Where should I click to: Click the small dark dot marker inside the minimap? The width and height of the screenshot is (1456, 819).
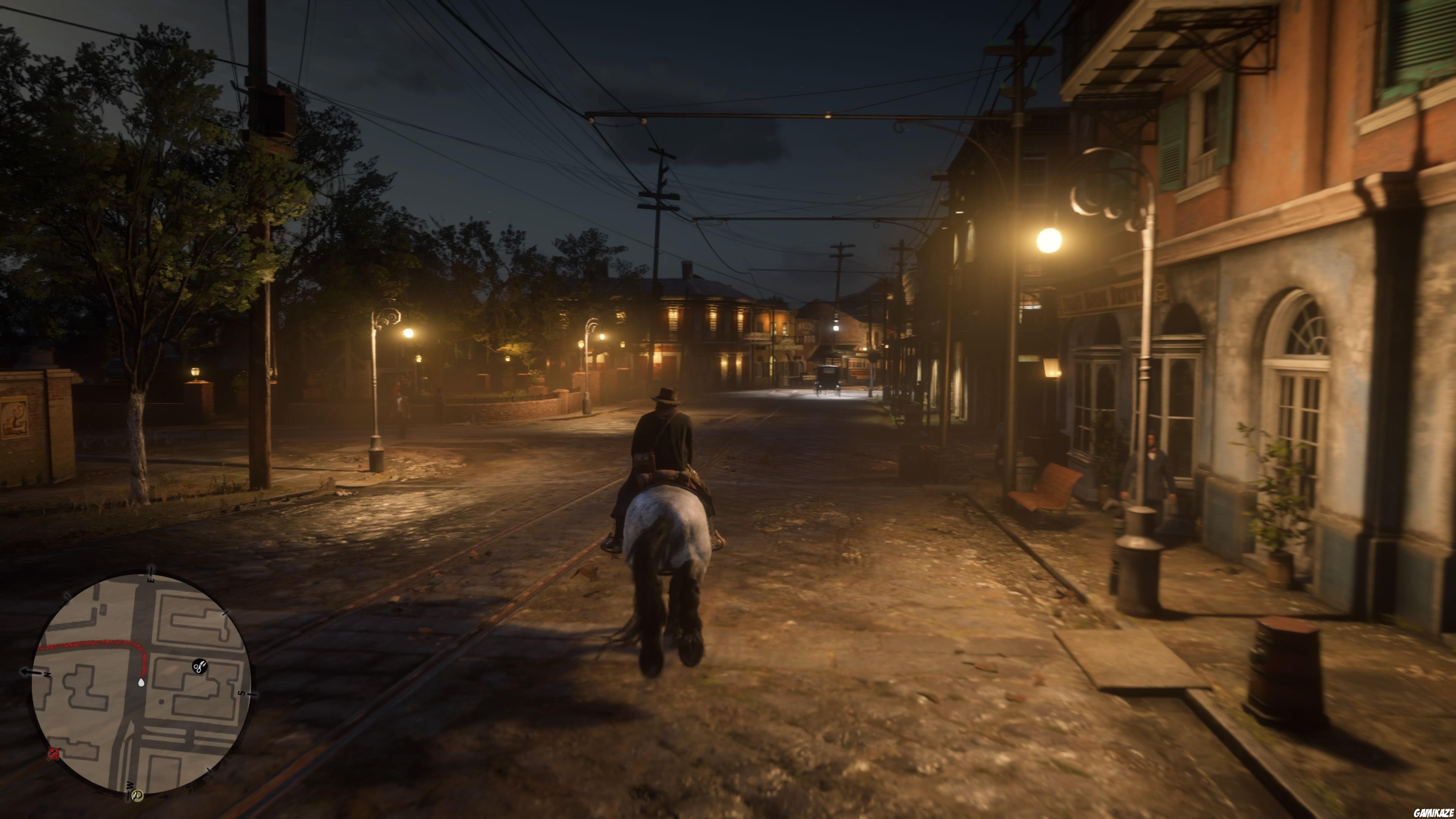click(x=162, y=701)
